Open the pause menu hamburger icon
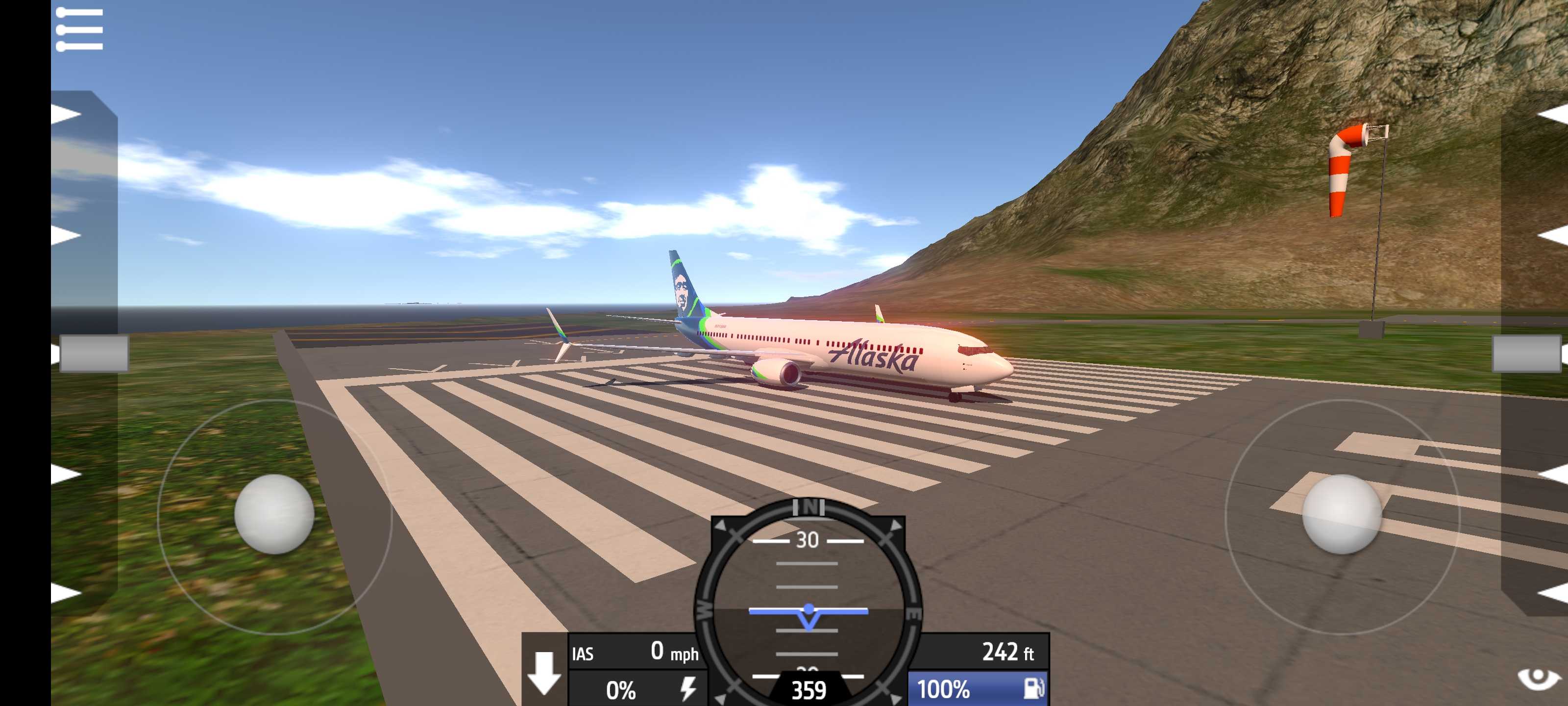Viewport: 1568px width, 706px height. (x=79, y=29)
